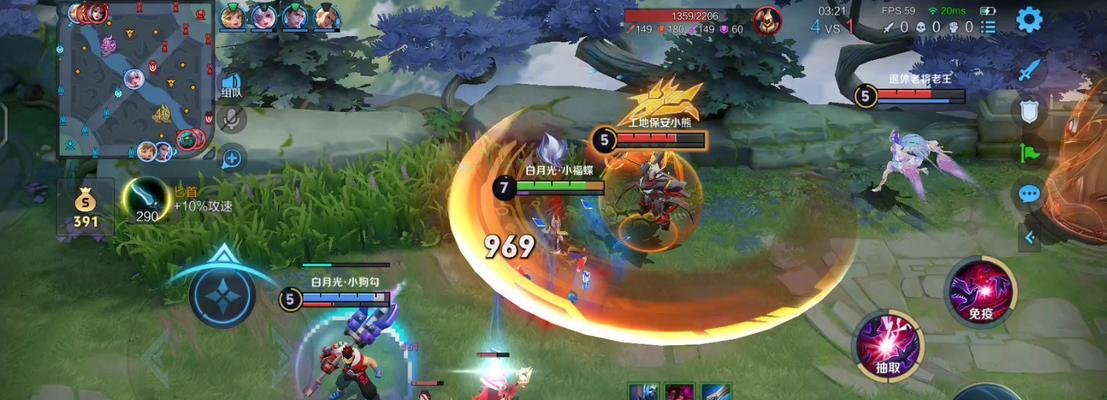This screenshot has height=400, width=1107.
Task: Use the 免疫 skill
Action: point(979,290)
